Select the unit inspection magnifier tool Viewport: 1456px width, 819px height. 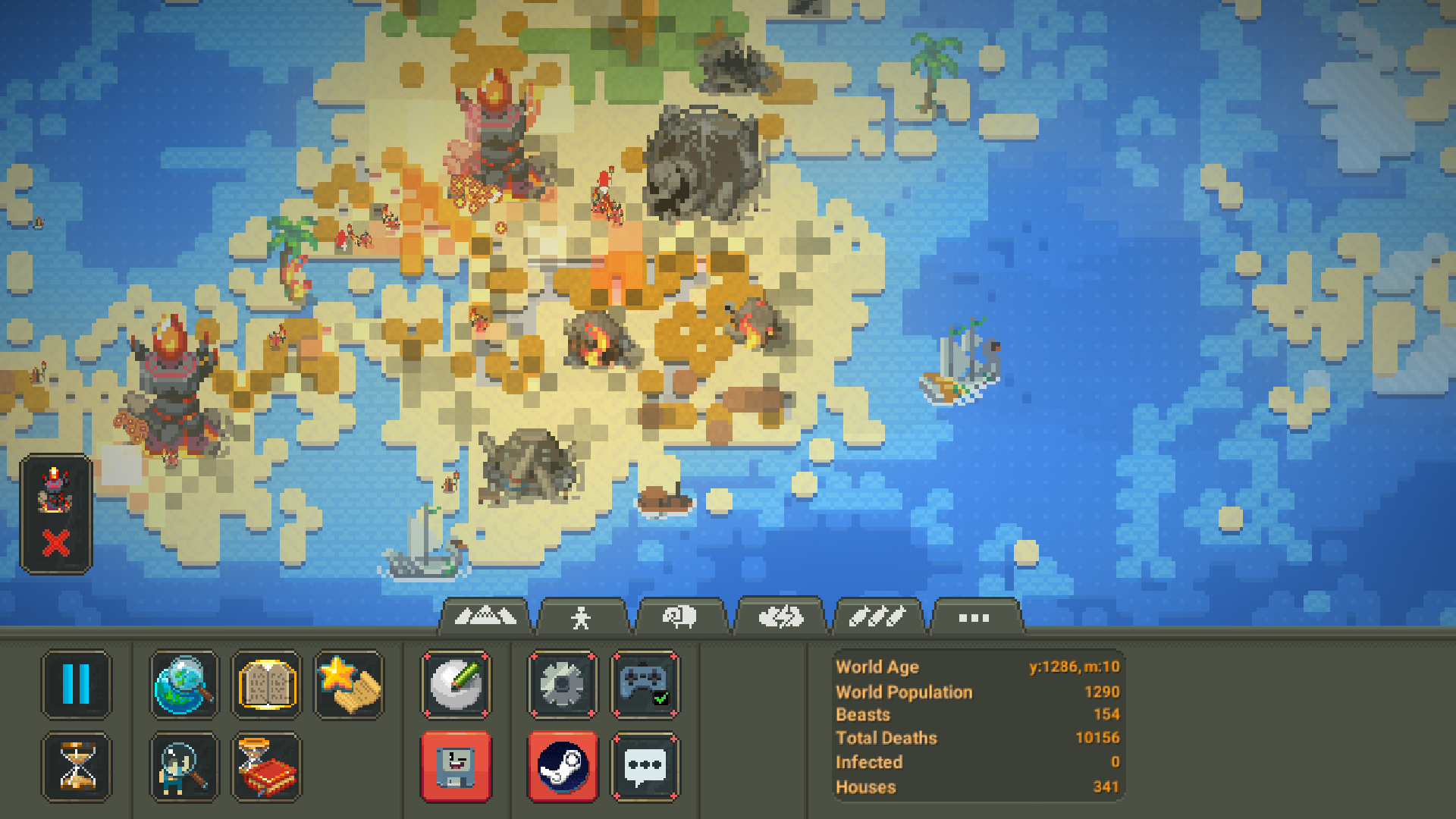pos(183,767)
